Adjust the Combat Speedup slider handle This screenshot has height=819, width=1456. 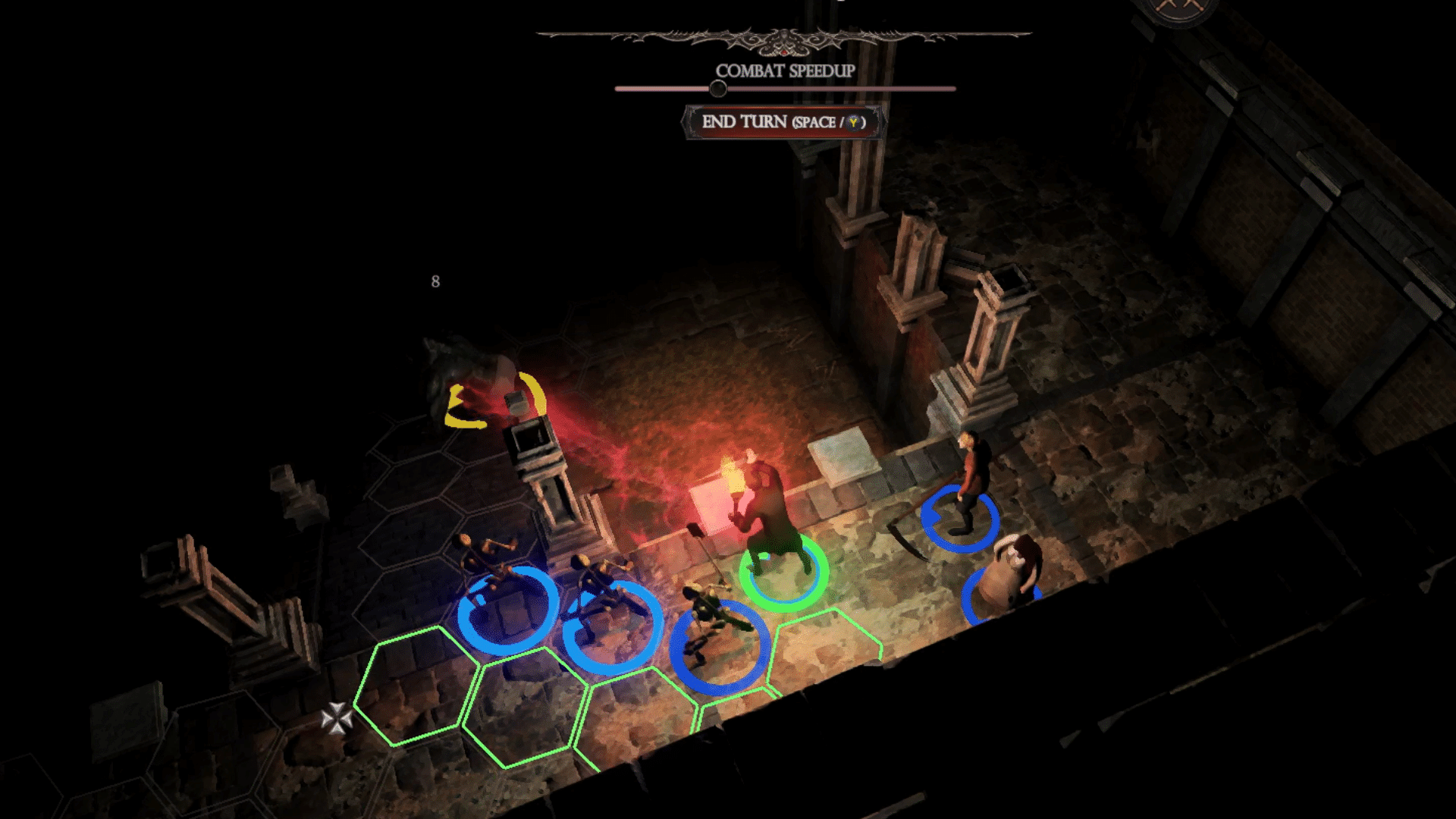click(717, 89)
